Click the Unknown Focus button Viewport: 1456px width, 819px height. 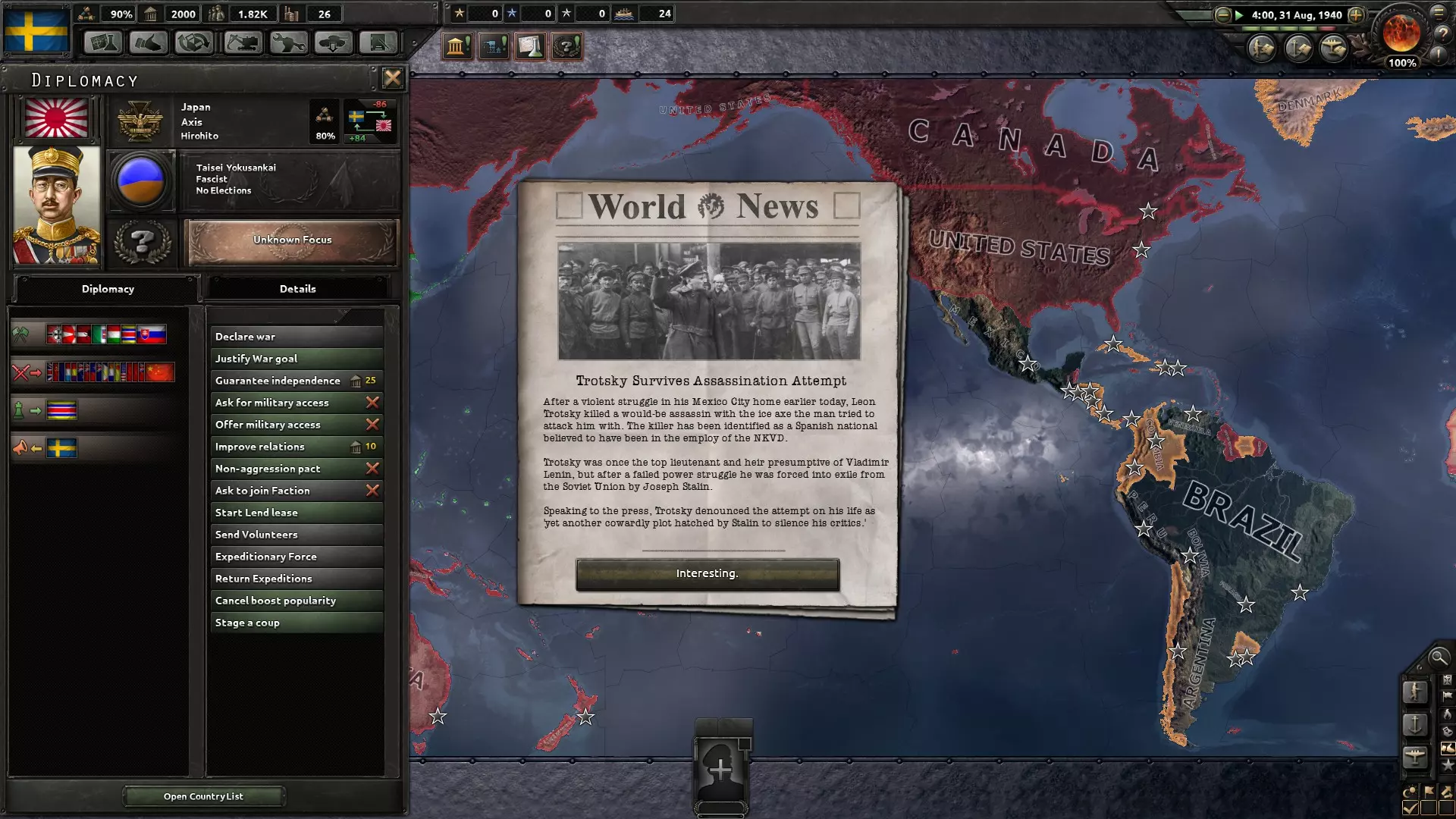click(x=292, y=240)
